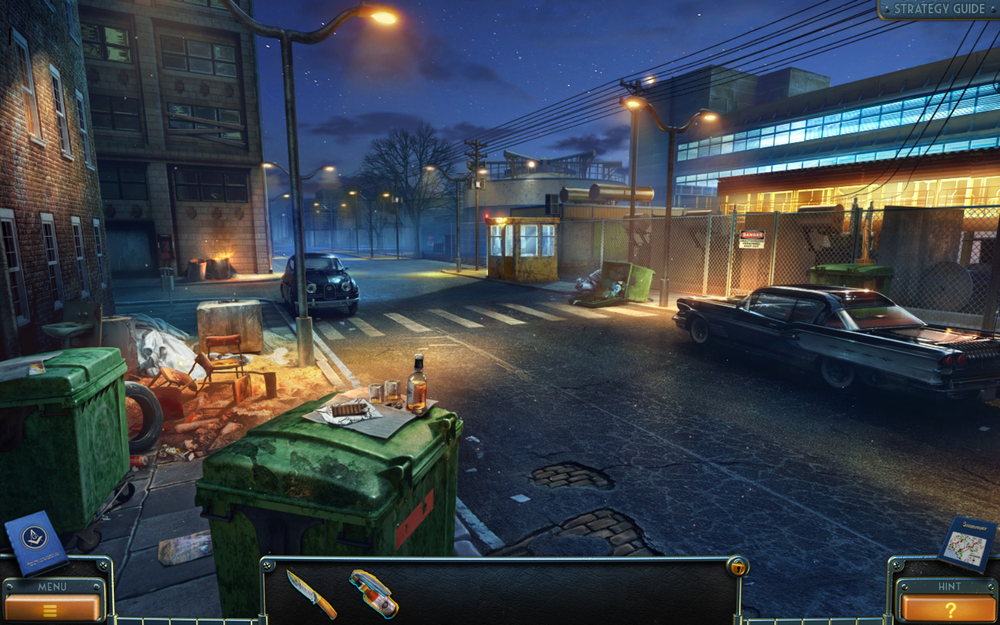Image resolution: width=1000 pixels, height=625 pixels.
Task: Select the knife in the inventory
Action: click(x=310, y=593)
